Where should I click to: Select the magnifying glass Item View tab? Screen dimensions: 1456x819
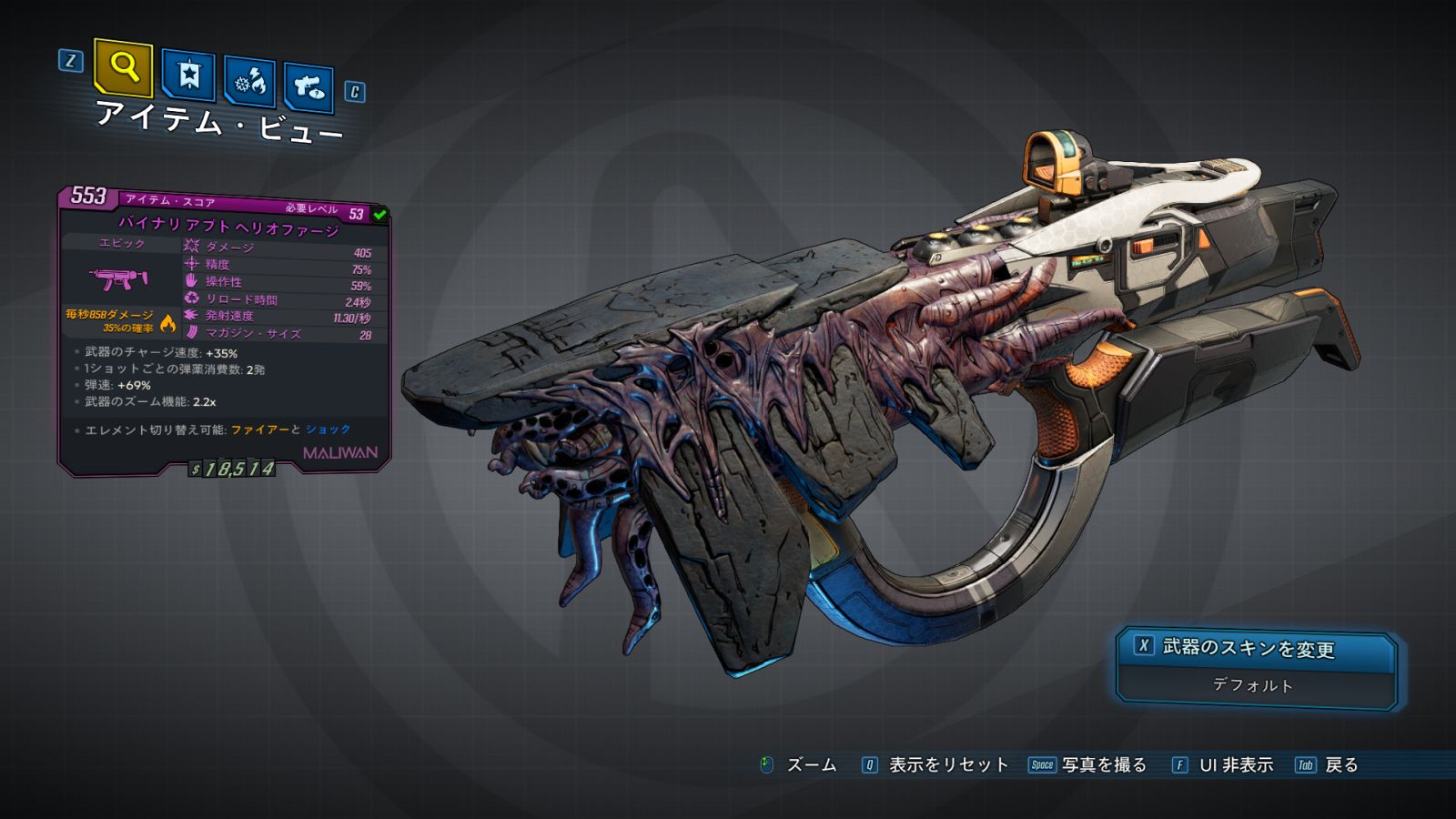[x=123, y=67]
